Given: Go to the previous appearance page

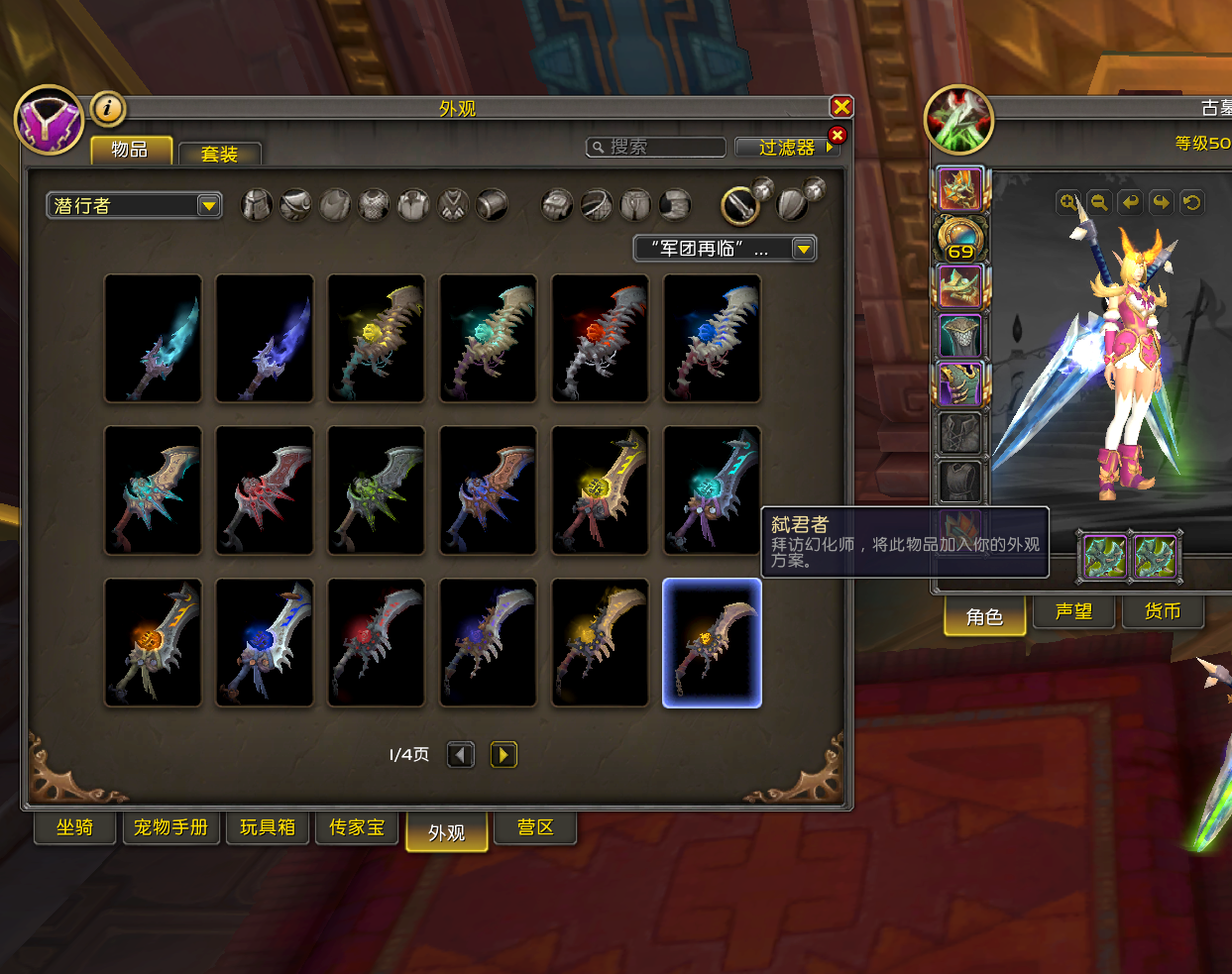Looking at the screenshot, I should point(461,755).
